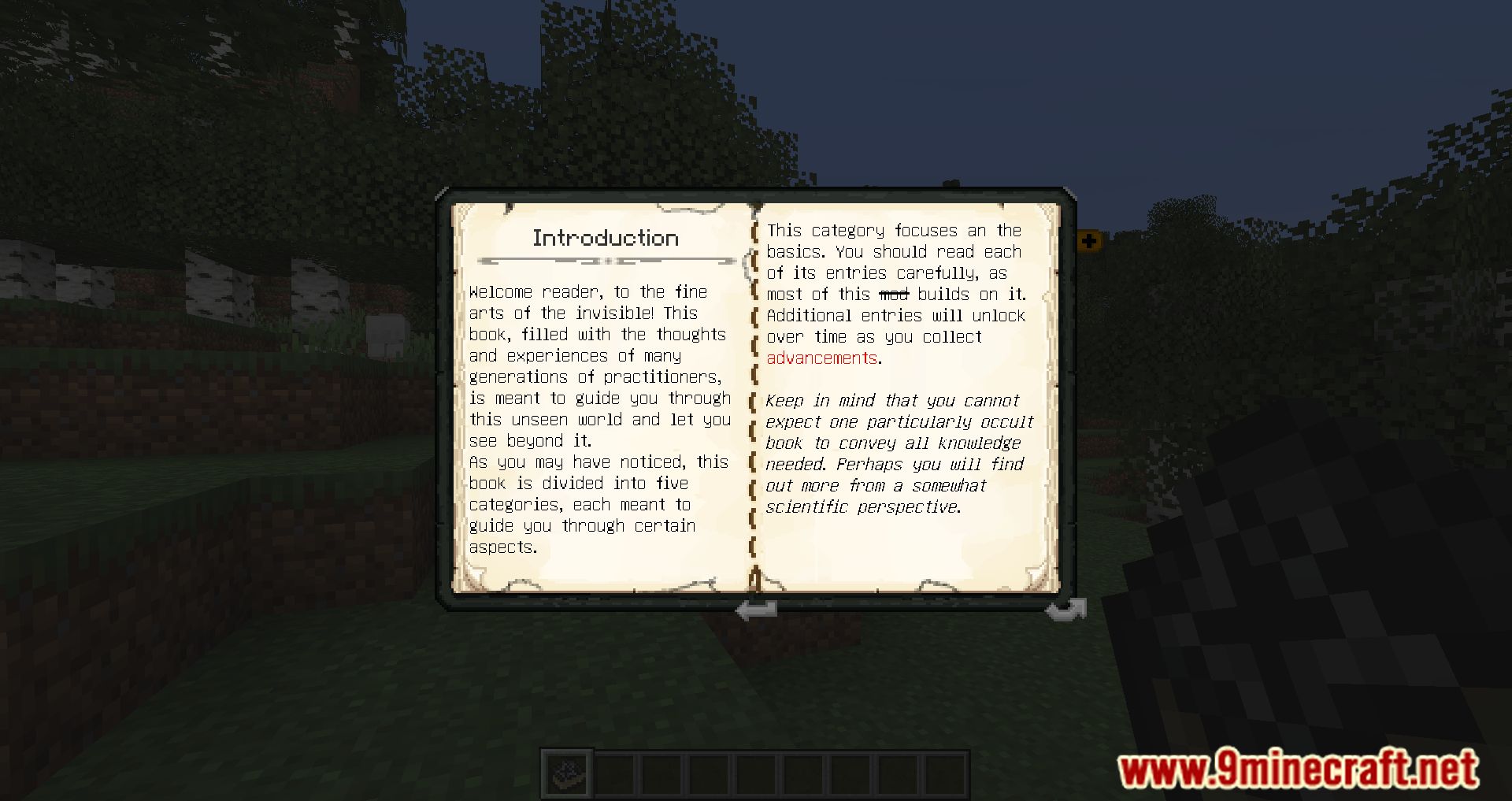Click the strikethrough word mod on the right page
This screenshot has width=1512, height=801.
point(894,294)
